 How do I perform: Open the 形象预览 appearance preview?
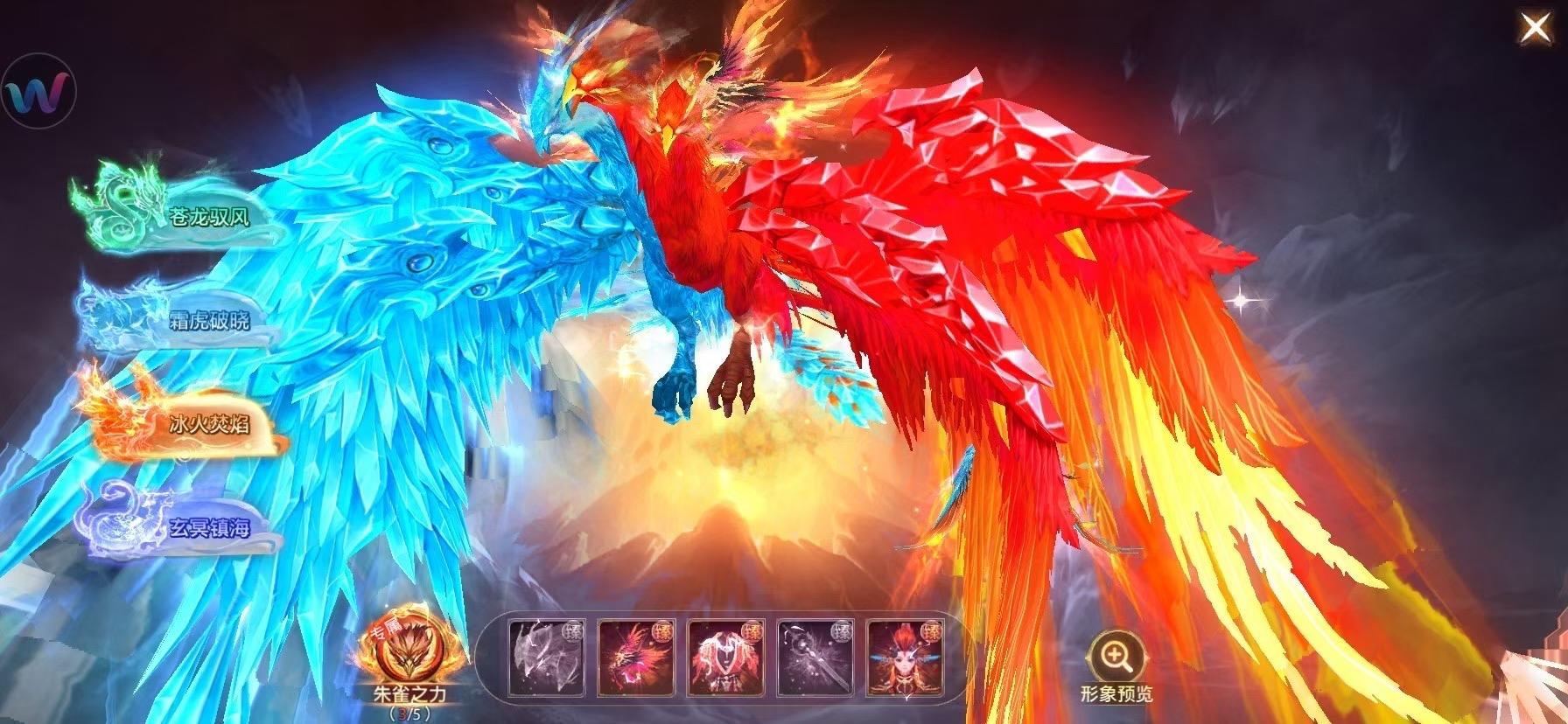[x=1117, y=693]
